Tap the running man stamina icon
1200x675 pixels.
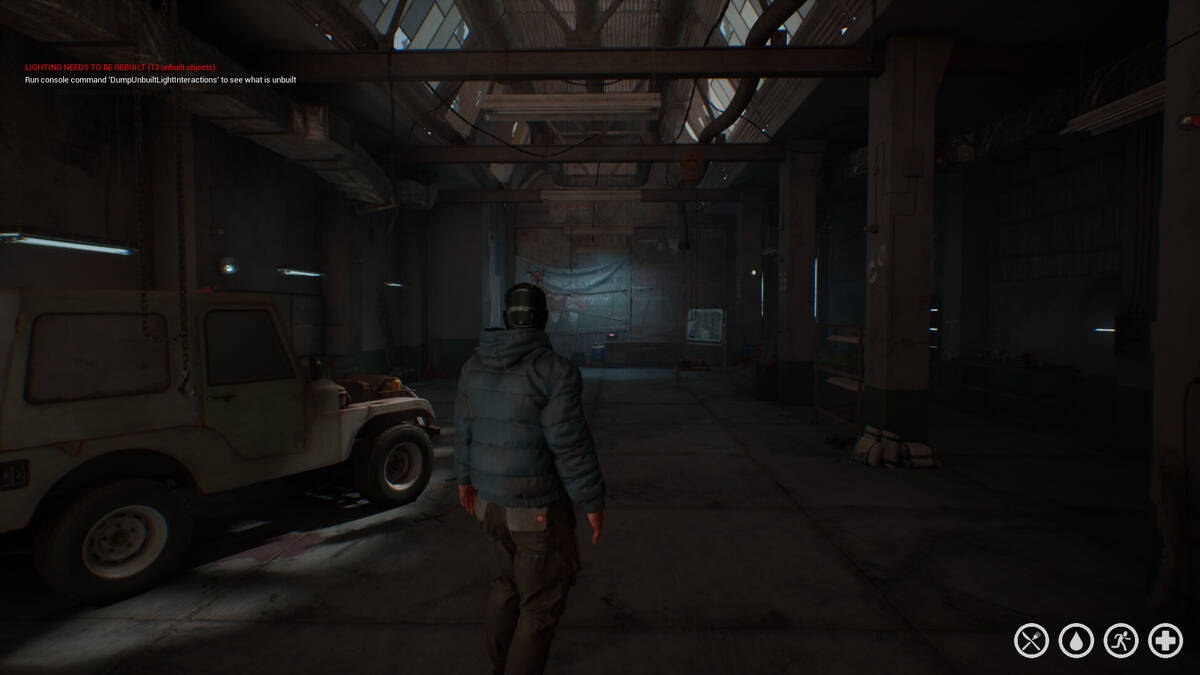1121,640
